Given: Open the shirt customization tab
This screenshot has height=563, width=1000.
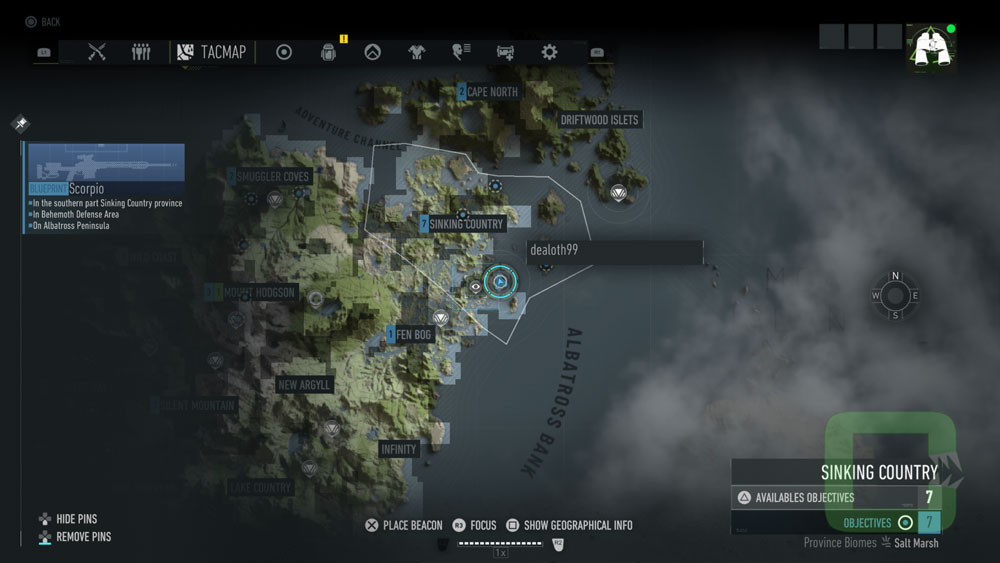Looking at the screenshot, I should pyautogui.click(x=416, y=52).
